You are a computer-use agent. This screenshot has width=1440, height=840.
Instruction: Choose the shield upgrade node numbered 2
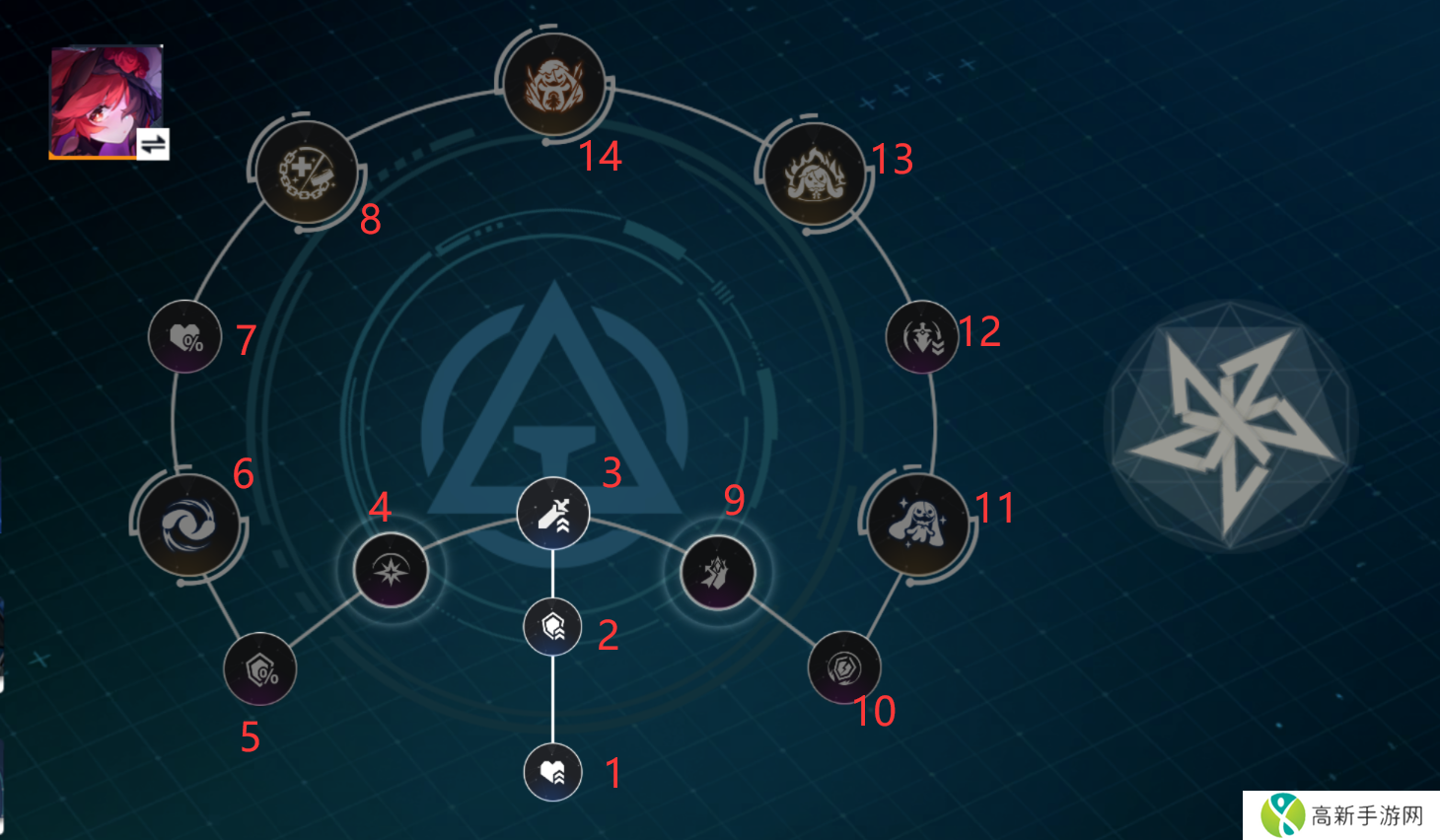[553, 626]
